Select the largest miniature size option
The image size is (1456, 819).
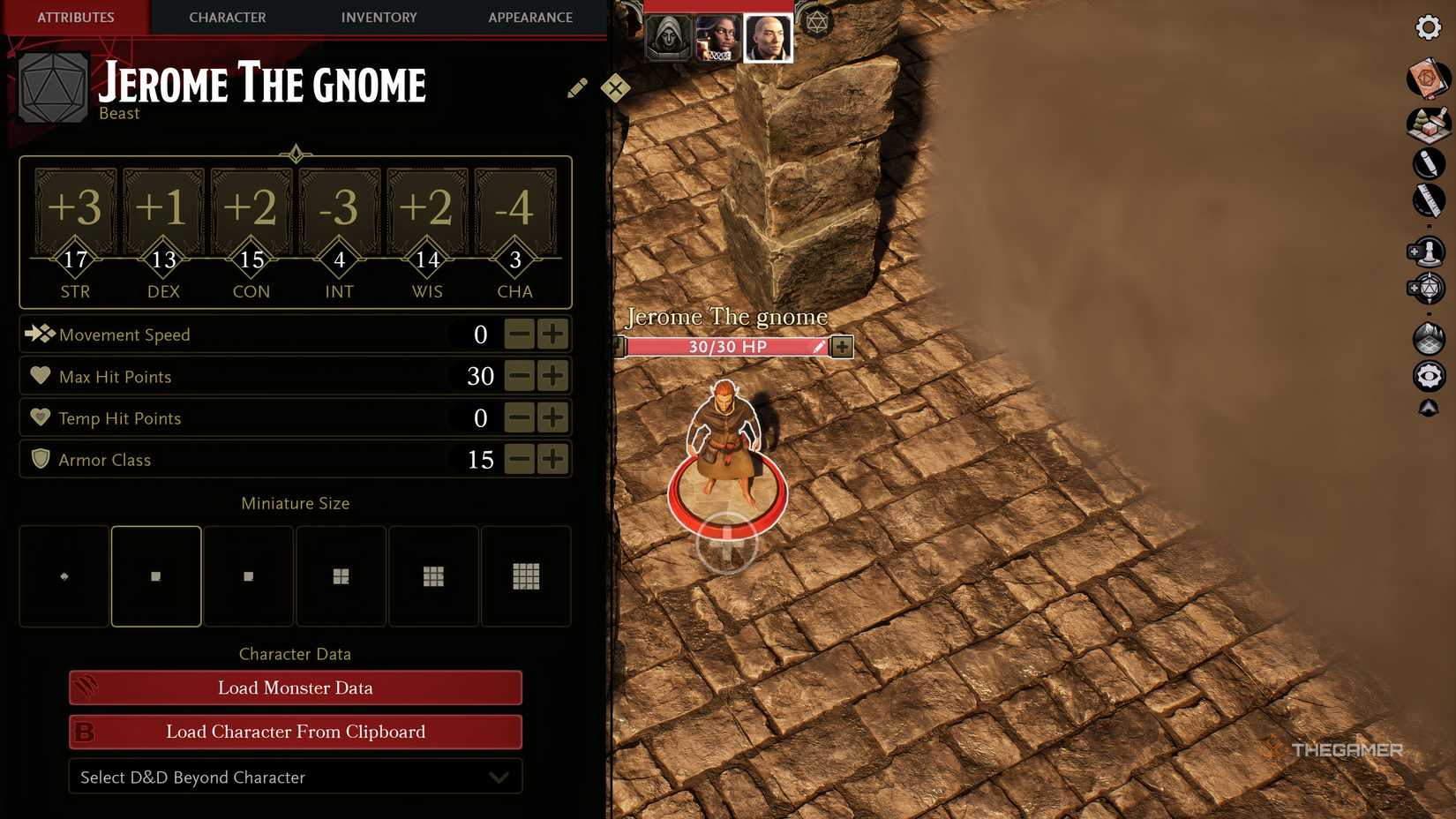pyautogui.click(x=526, y=575)
